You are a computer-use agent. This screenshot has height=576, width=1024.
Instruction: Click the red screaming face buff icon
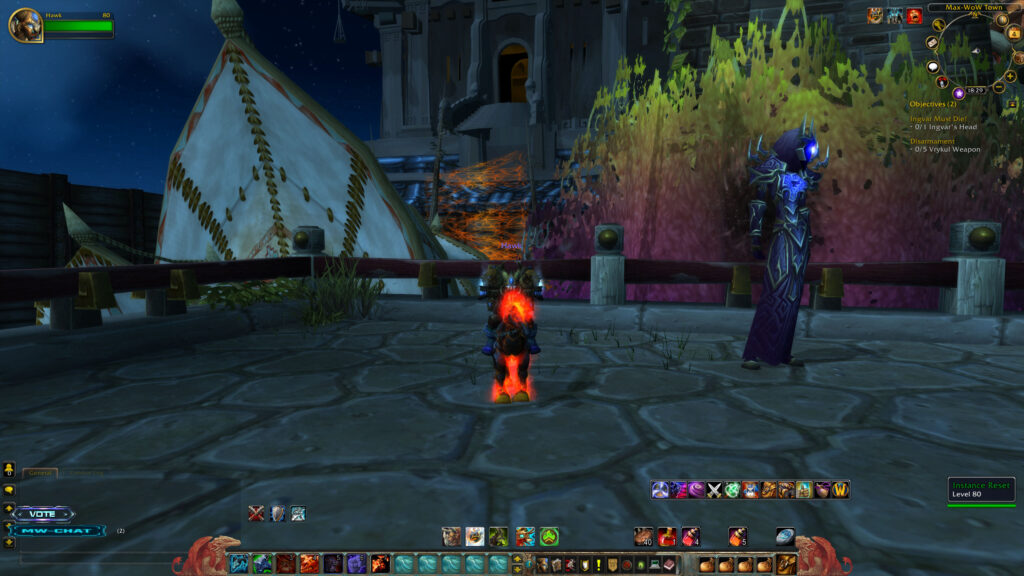914,15
